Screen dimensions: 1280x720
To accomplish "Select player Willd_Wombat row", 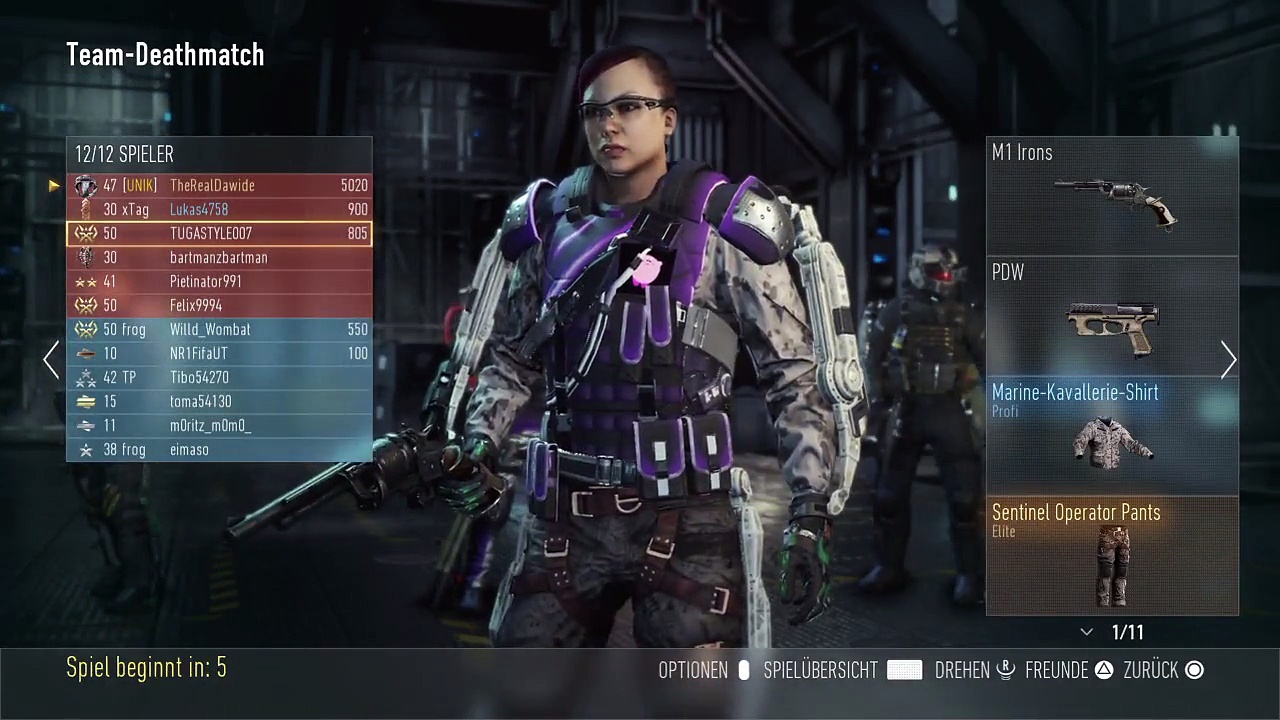I will [219, 329].
